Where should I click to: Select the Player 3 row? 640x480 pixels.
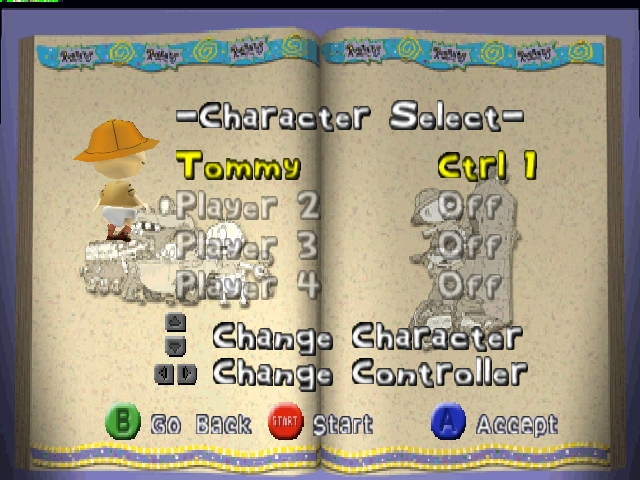point(247,245)
